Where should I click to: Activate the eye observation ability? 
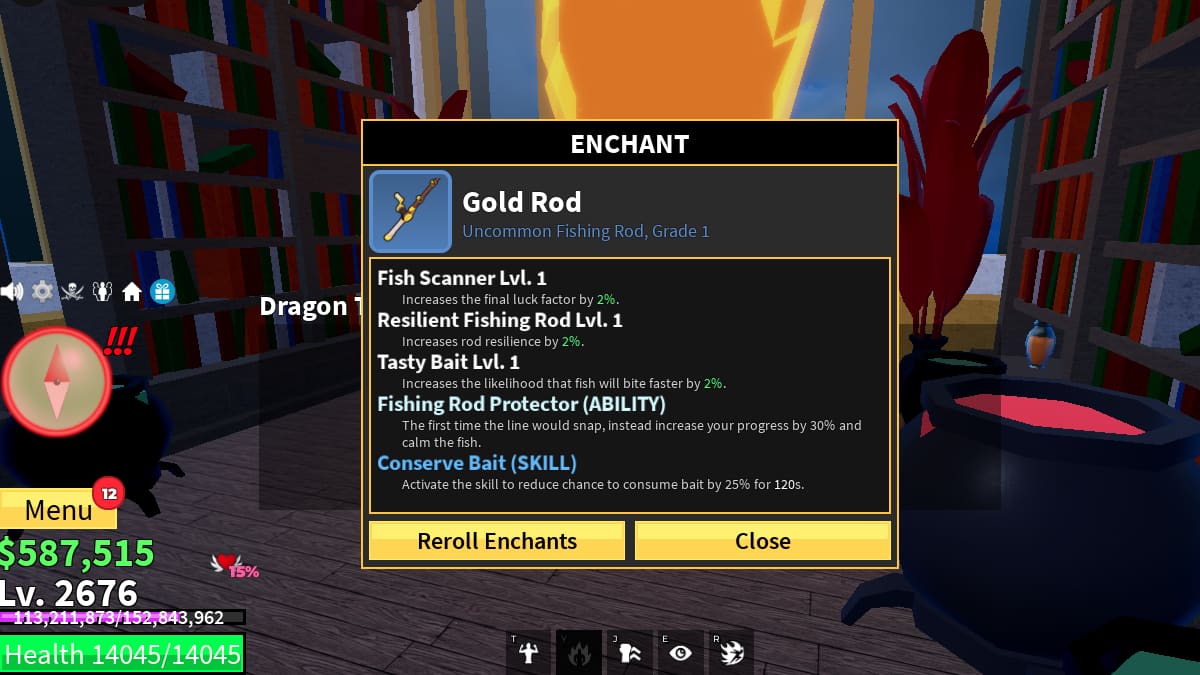point(681,653)
